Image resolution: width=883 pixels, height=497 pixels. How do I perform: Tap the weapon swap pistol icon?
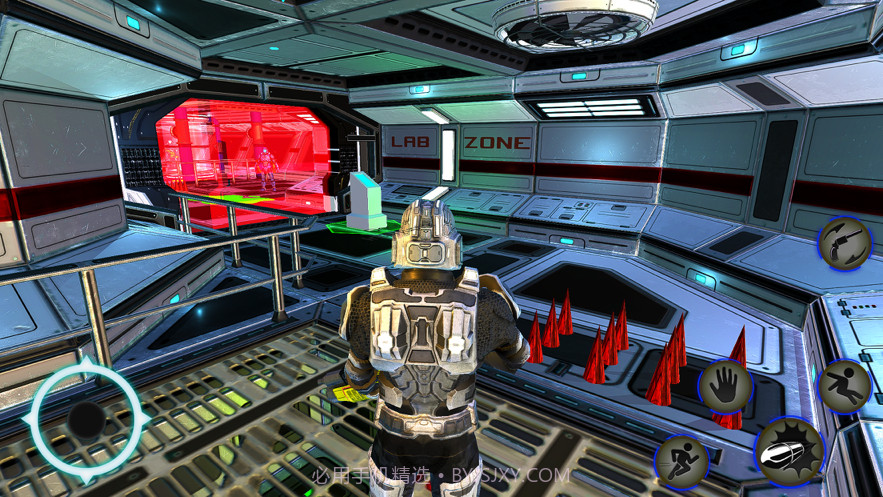(845, 244)
